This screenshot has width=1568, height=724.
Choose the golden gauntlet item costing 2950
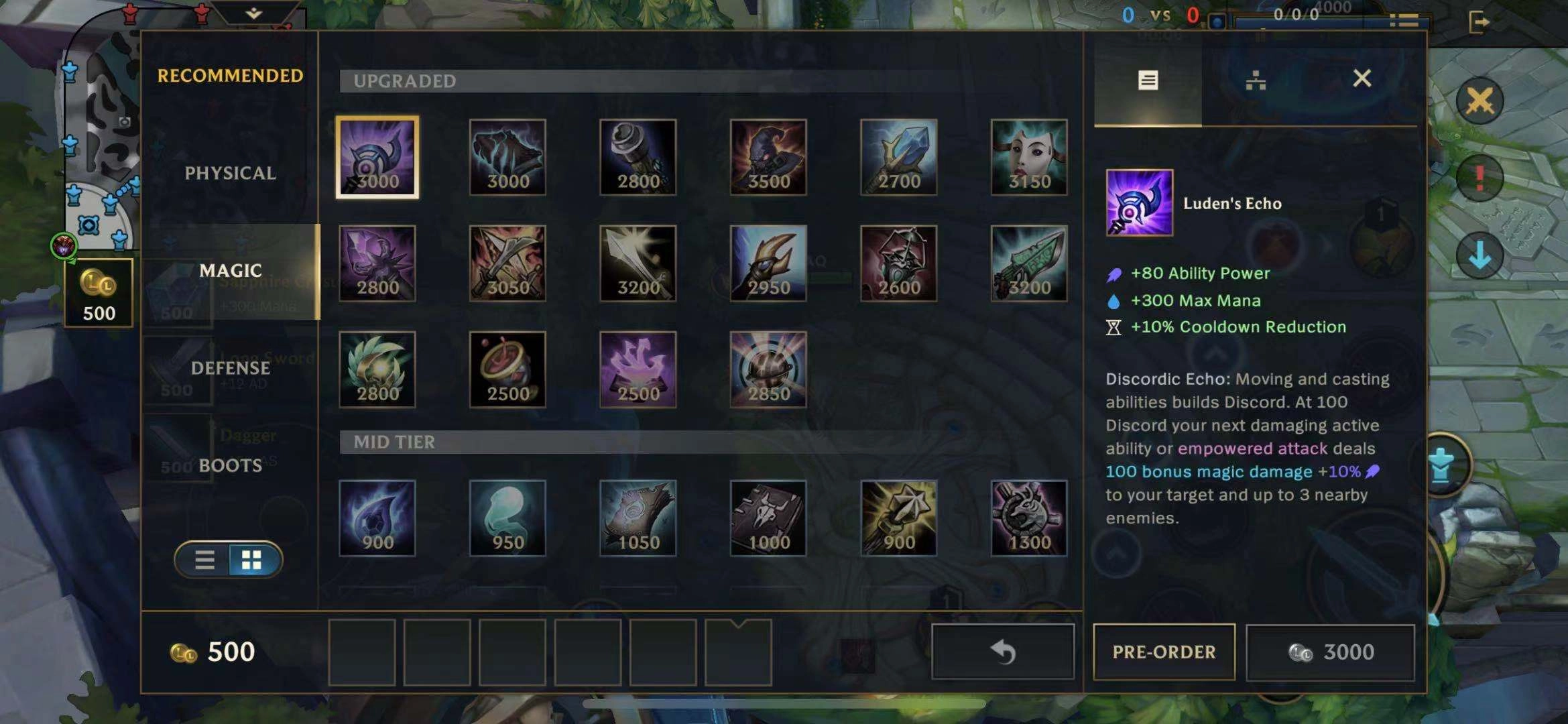[x=768, y=263]
